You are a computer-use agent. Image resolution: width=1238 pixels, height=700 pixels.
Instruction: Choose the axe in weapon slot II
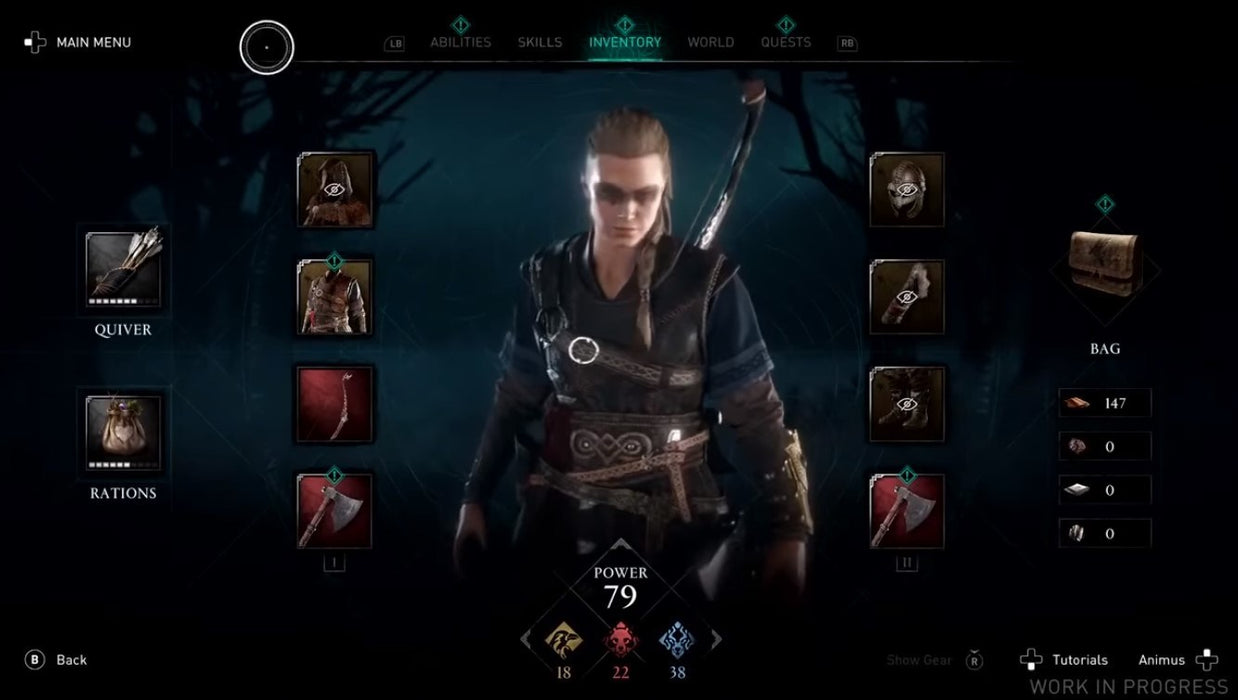pos(907,511)
